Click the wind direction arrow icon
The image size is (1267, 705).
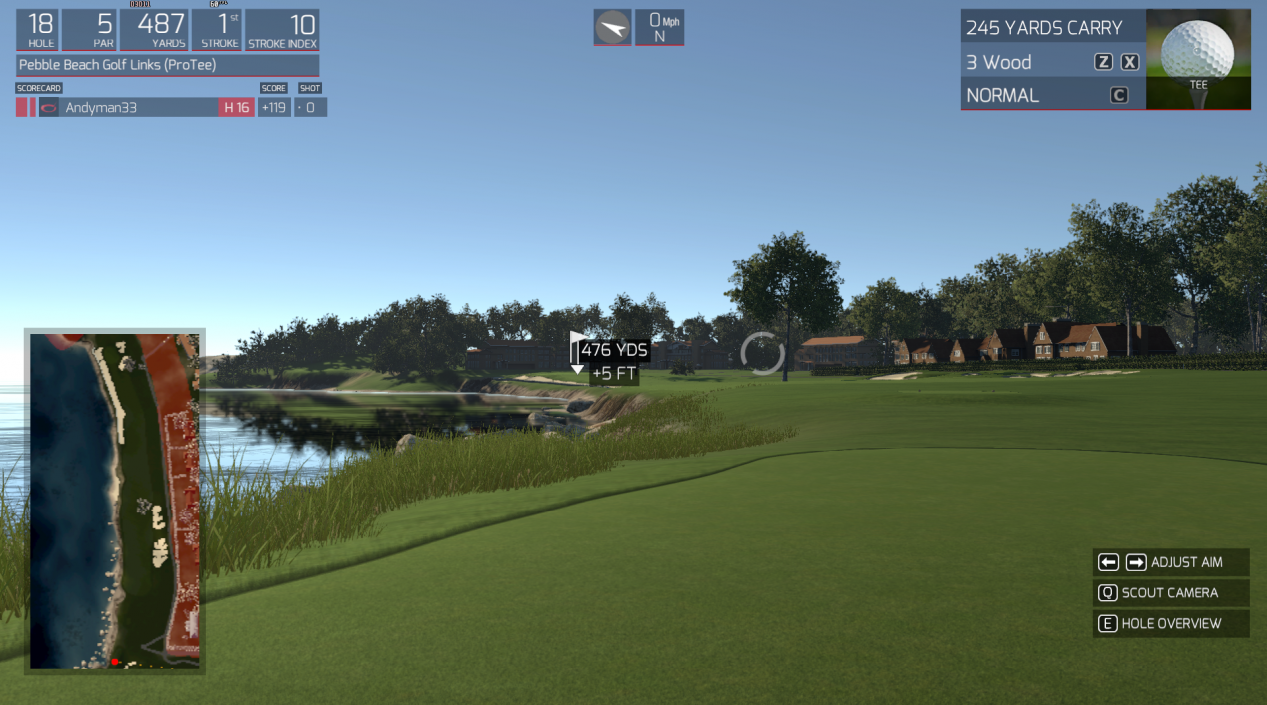pyautogui.click(x=612, y=28)
